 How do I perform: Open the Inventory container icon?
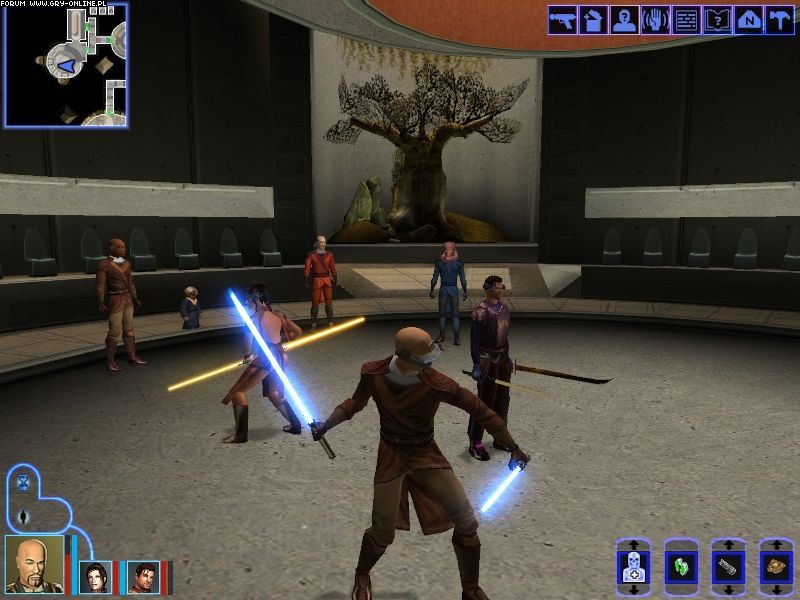593,20
